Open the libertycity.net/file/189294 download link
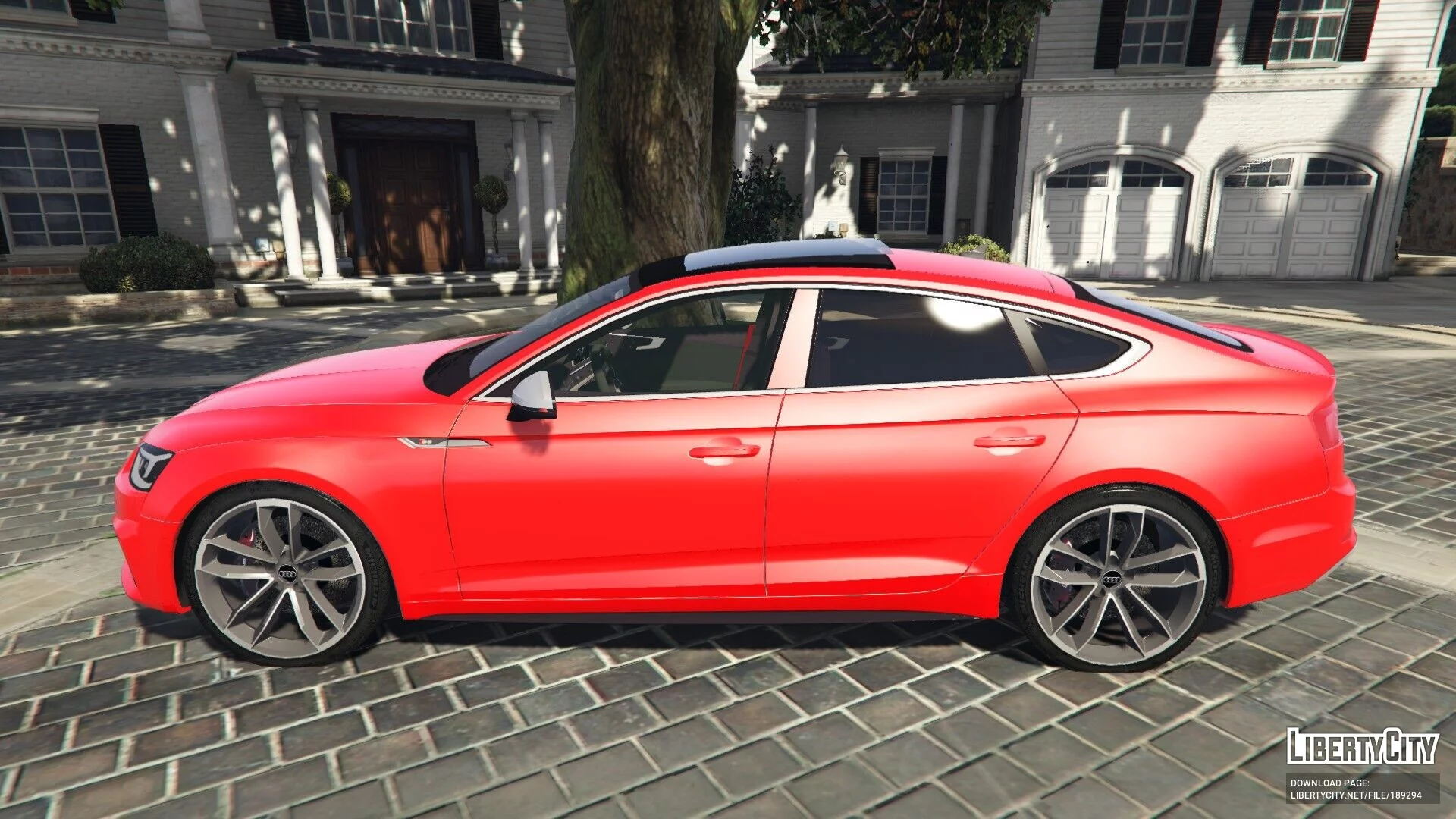 click(x=1355, y=795)
